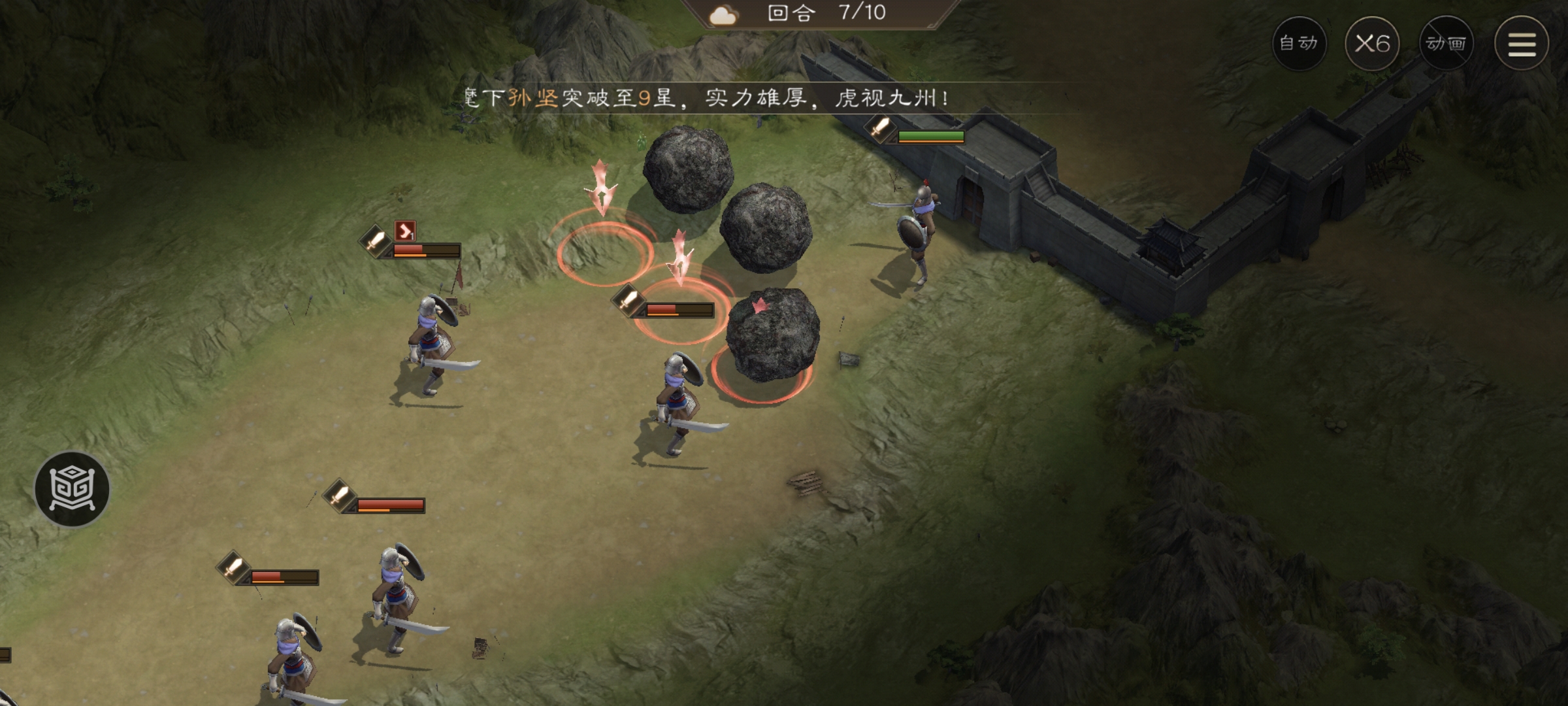Select the weather cloud icon near round counter
This screenshot has height=706, width=1568.
(x=725, y=14)
